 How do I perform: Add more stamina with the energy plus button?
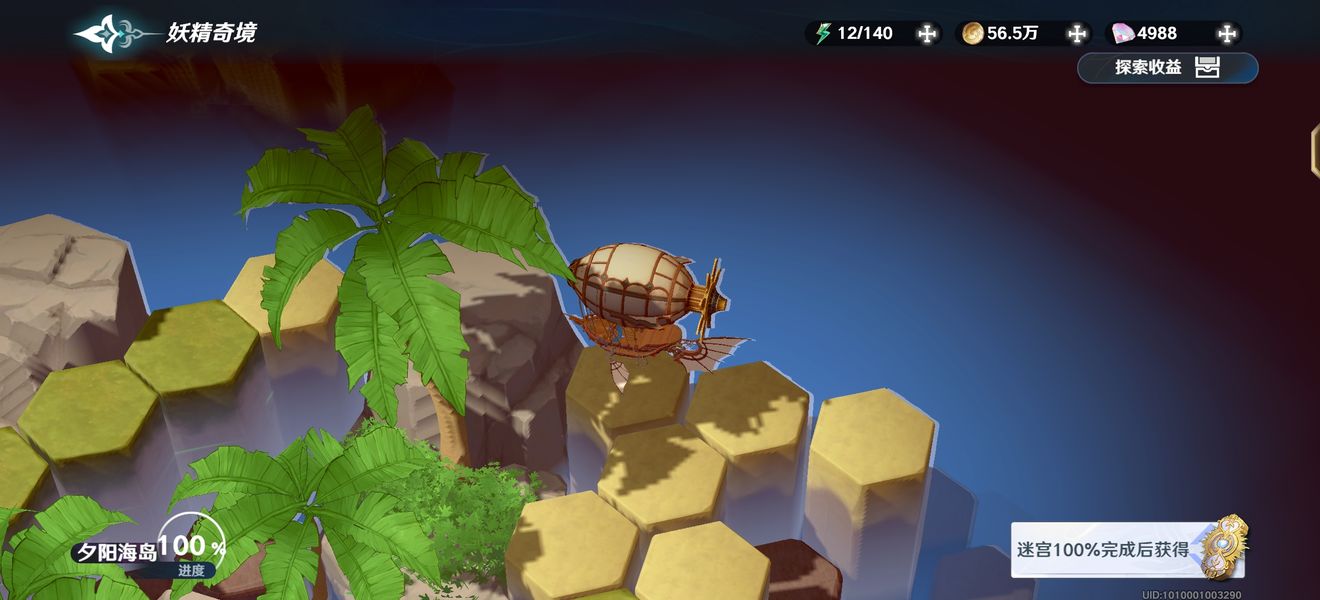click(927, 34)
